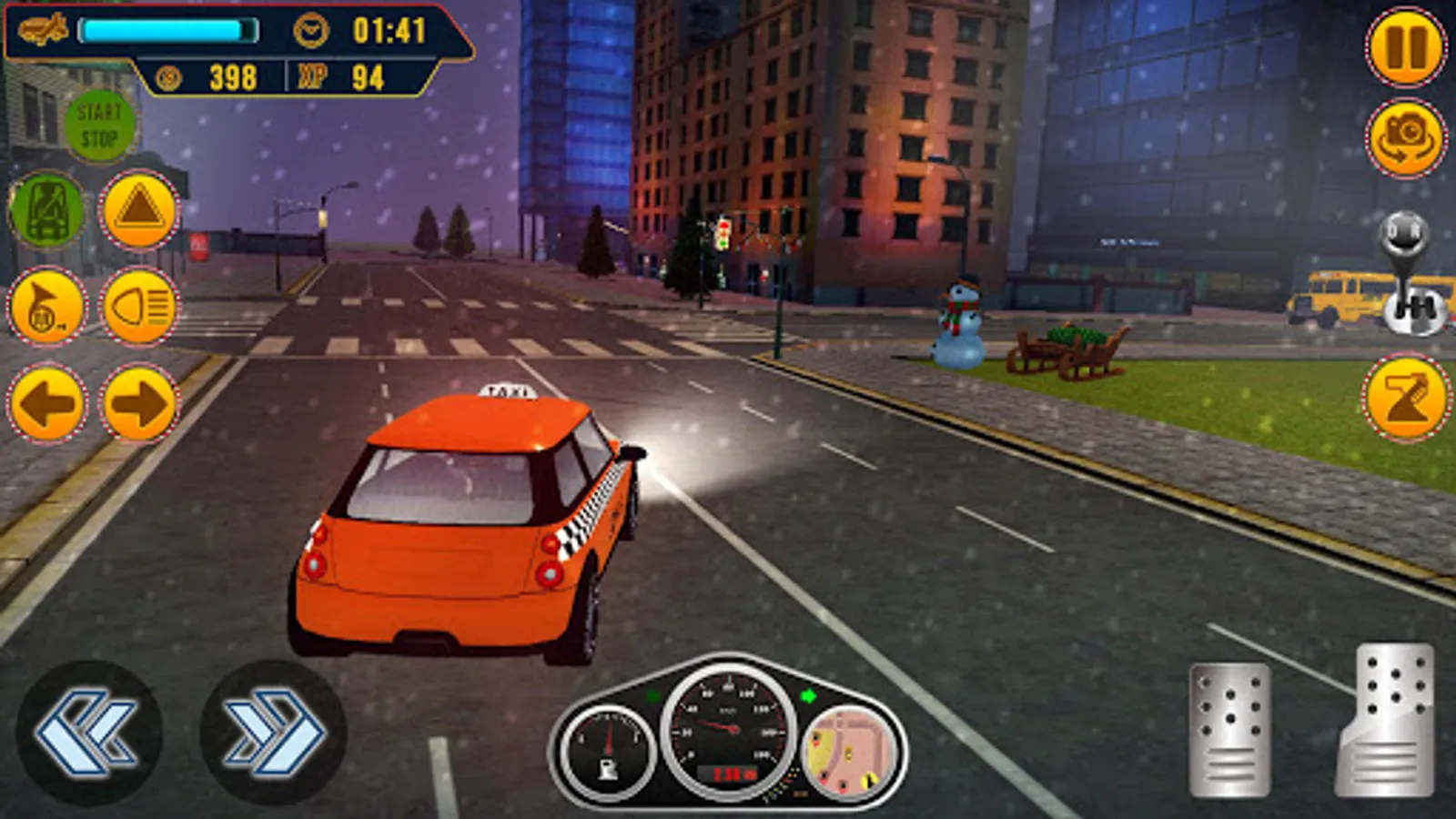This screenshot has width=1456, height=819.
Task: Toggle the green seatbelt button
Action: coord(47,211)
